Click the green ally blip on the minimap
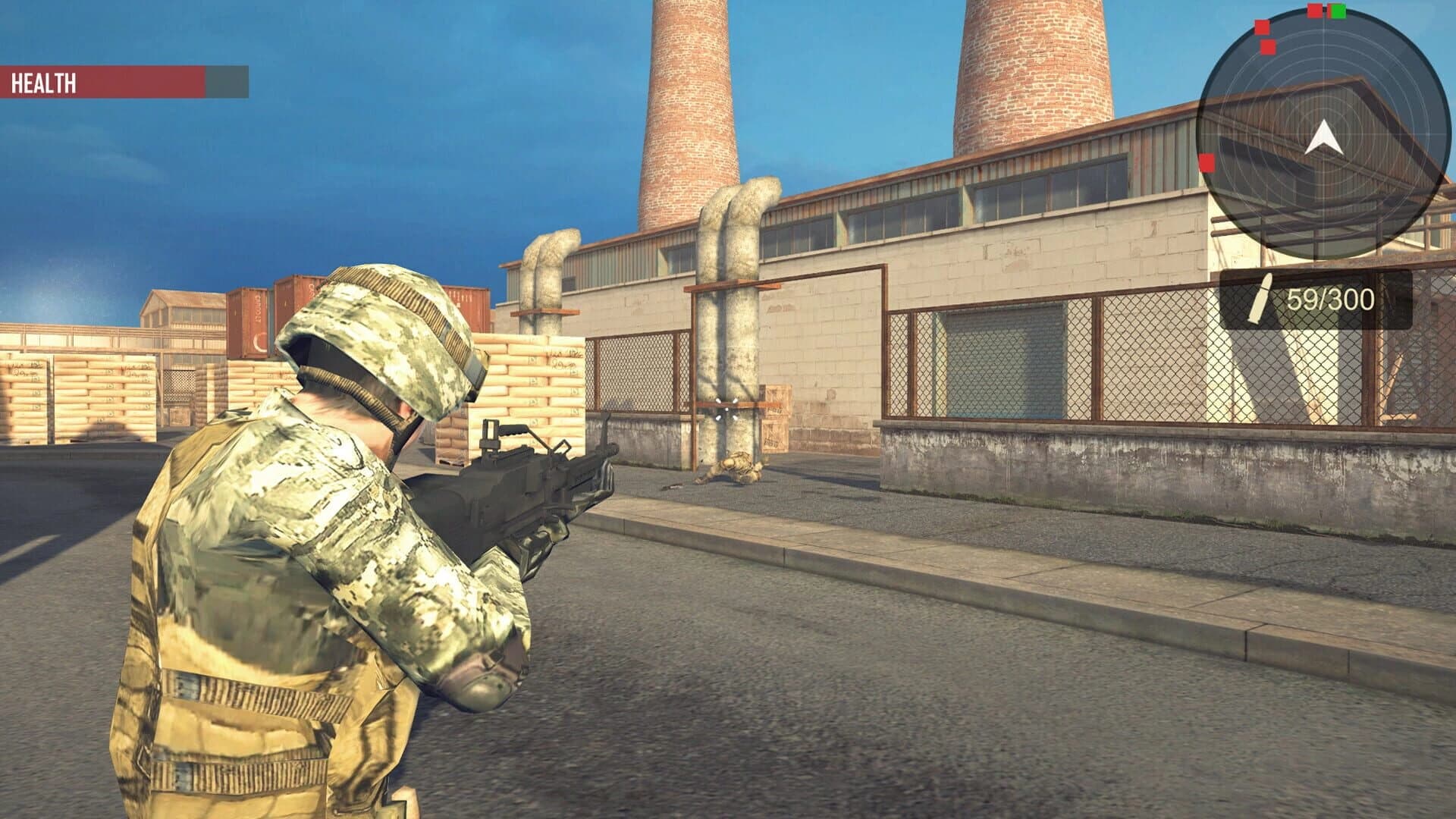 [1338, 11]
